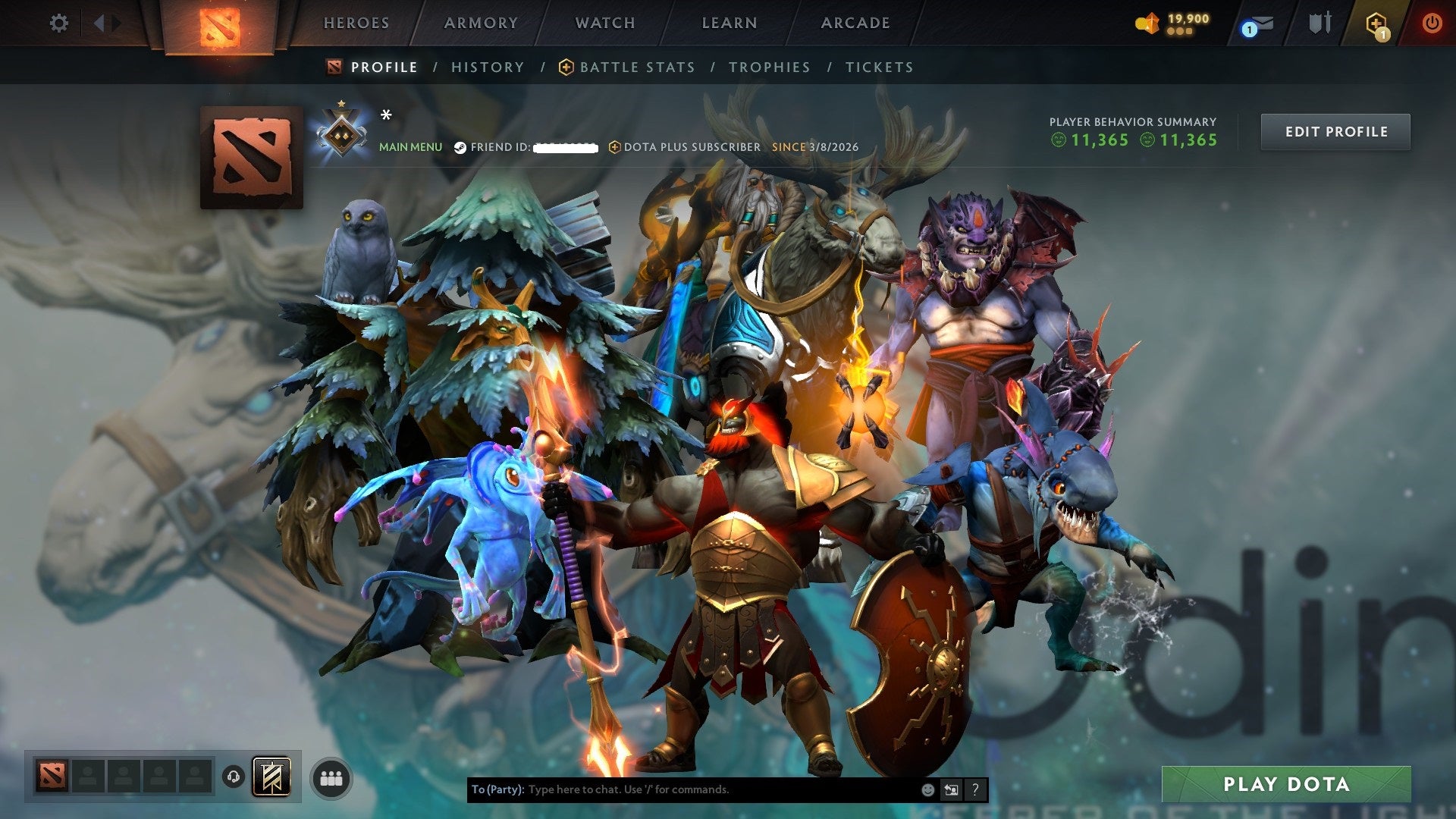The height and width of the screenshot is (819, 1456).
Task: Click the EDIT PROFILE button
Action: click(1335, 131)
